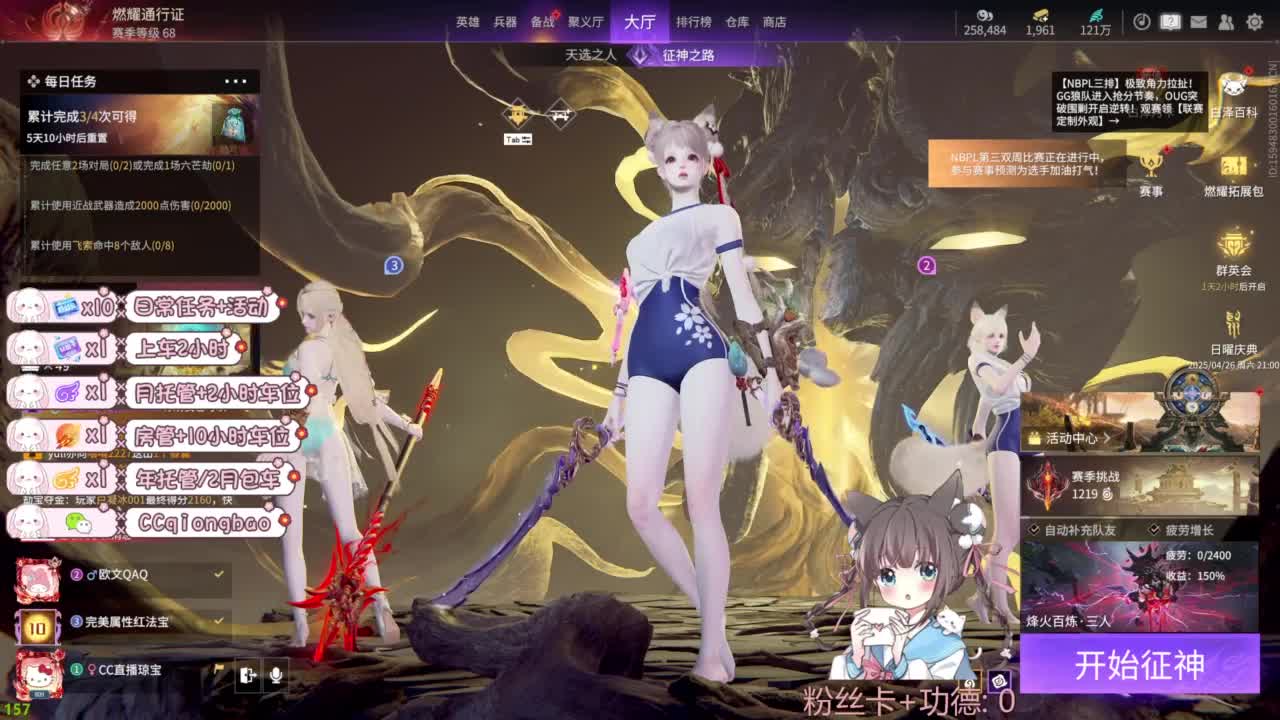
Task: Open the friends list icon near settings
Action: click(1225, 22)
